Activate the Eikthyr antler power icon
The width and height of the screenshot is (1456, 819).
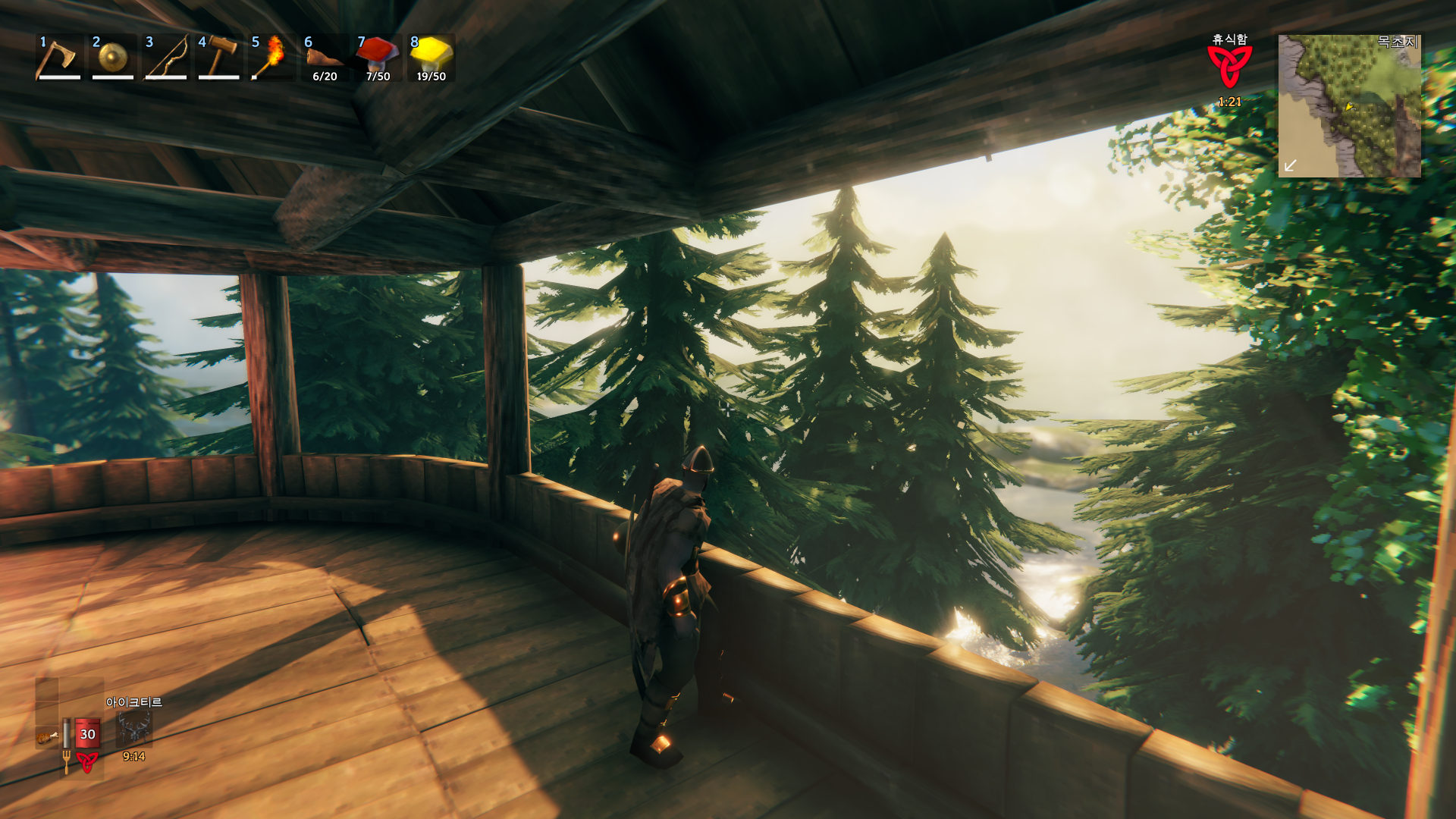[134, 729]
